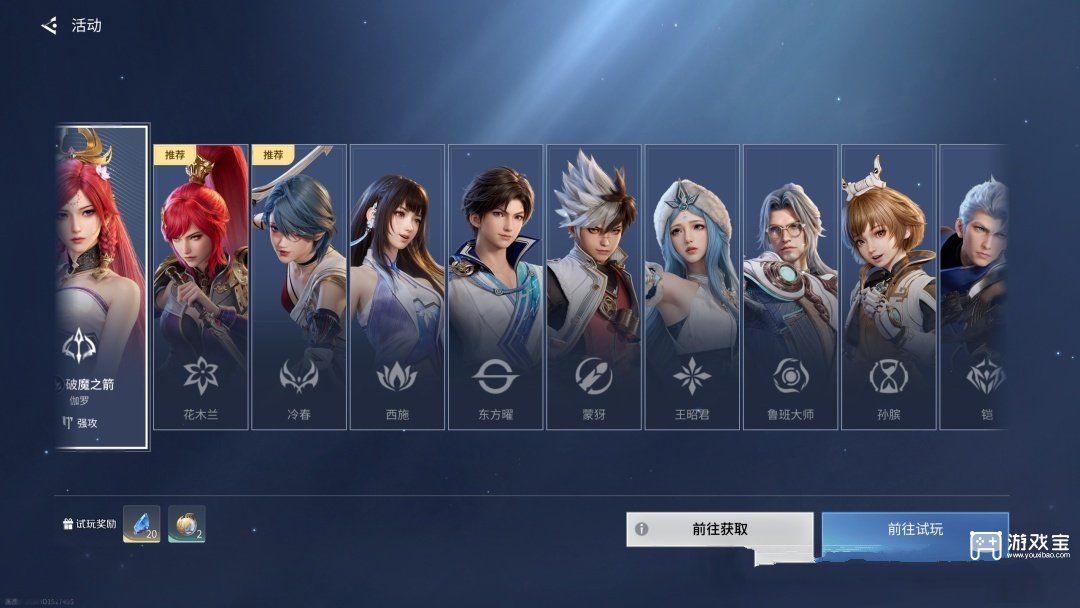Select the 西施 hero card

click(397, 286)
